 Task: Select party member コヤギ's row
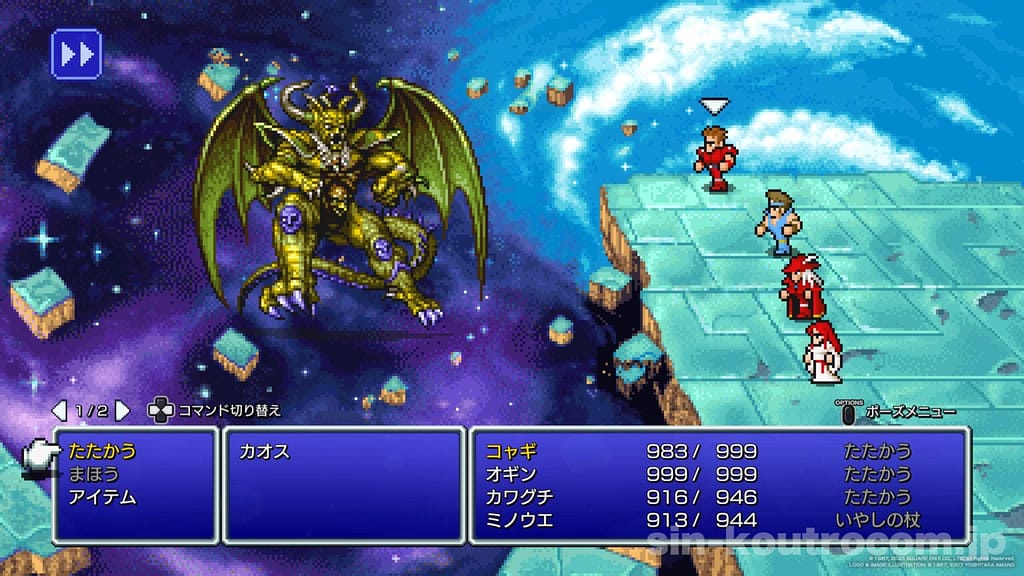pyautogui.click(x=718, y=452)
